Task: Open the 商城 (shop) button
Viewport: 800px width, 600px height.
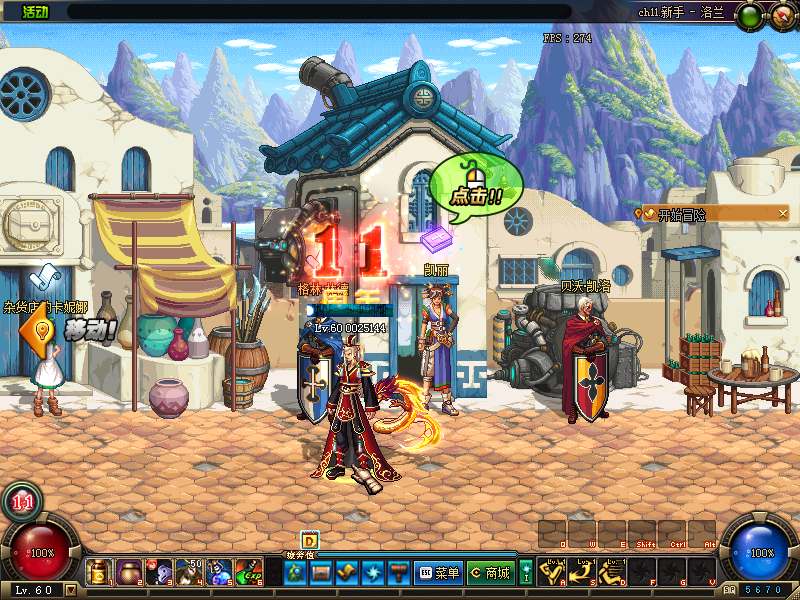Action: [490, 573]
